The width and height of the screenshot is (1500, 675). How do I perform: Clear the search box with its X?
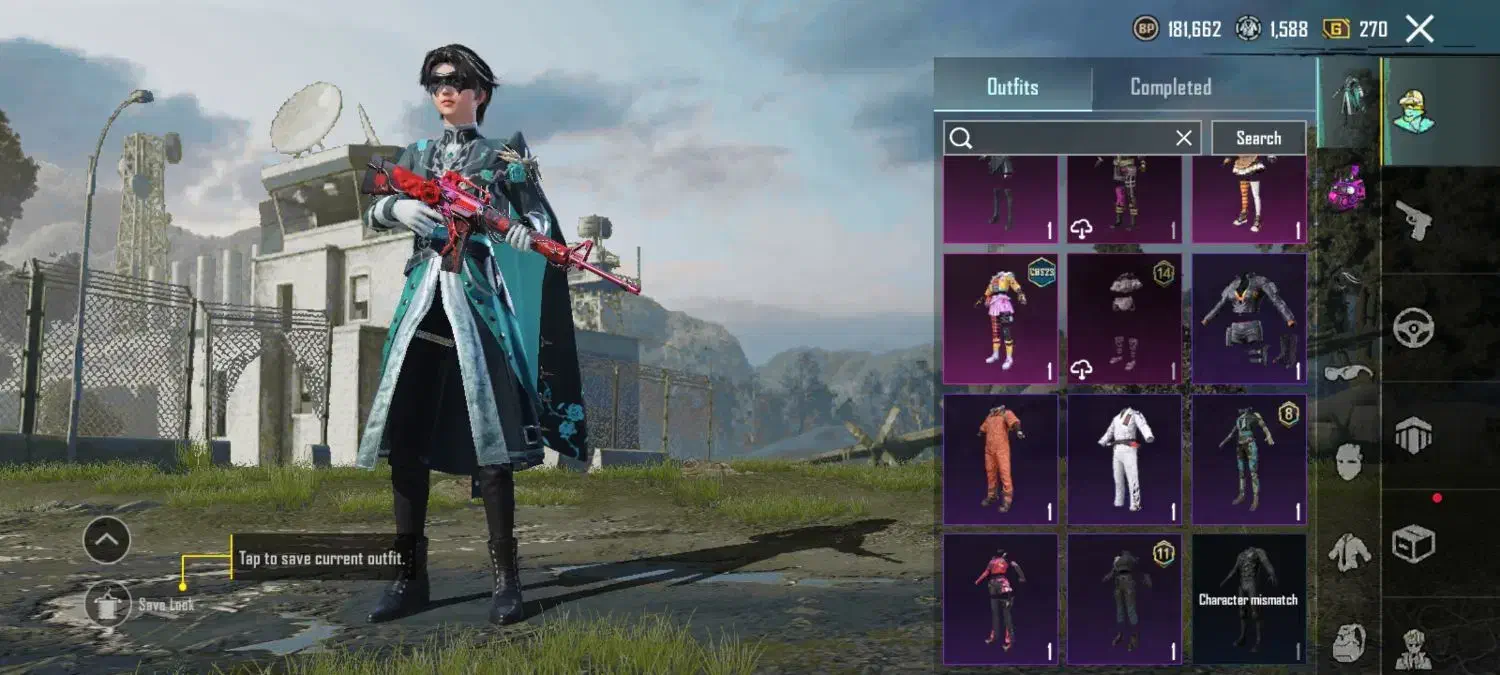[1184, 138]
